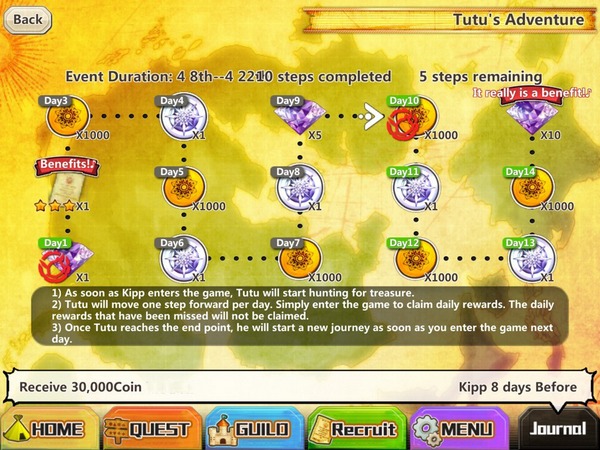Open the QUEST tab
Viewport: 600px width, 450px height.
[x=148, y=428]
